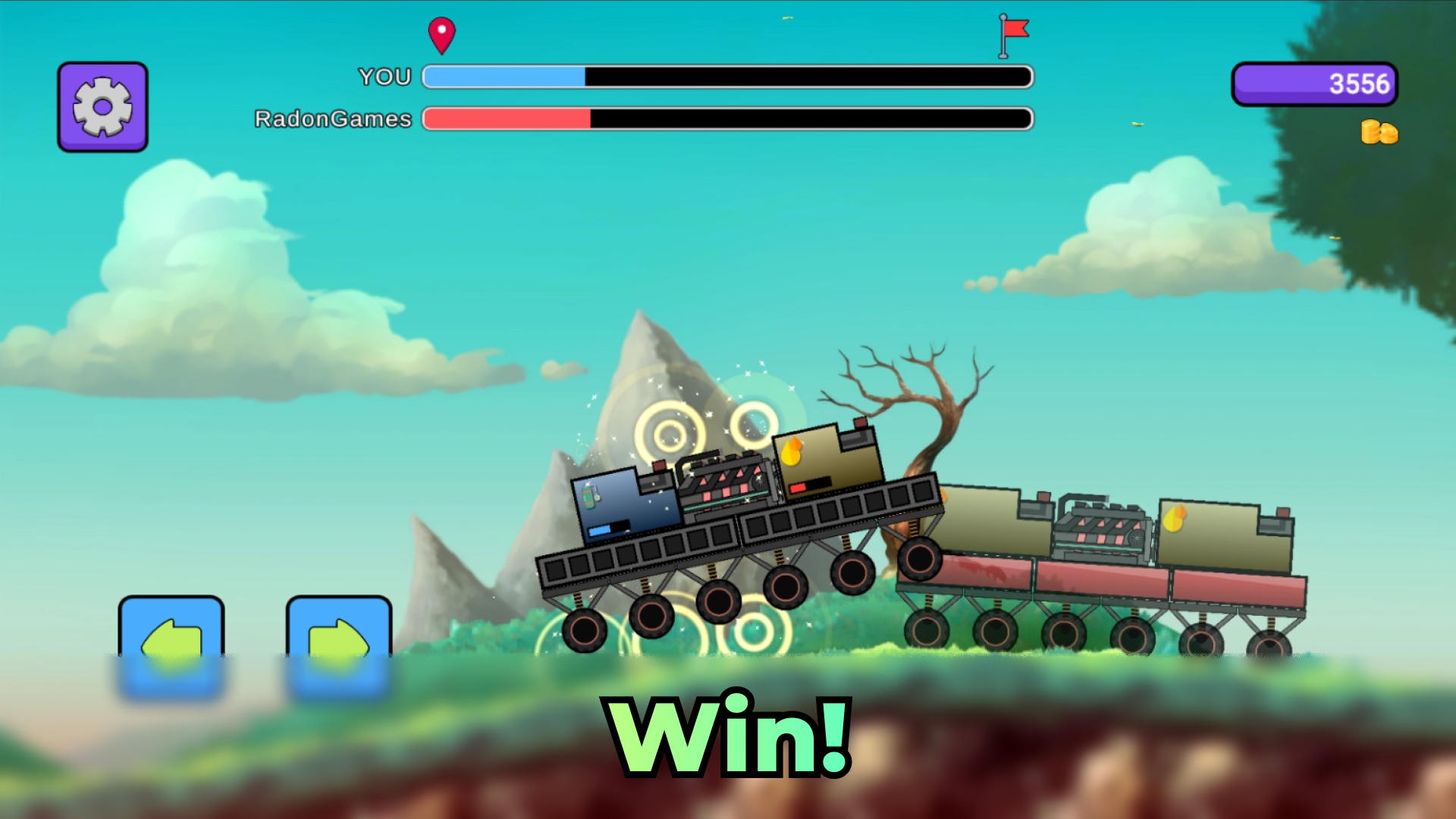Open the settings gear menu
The height and width of the screenshot is (819, 1456).
coord(102,105)
